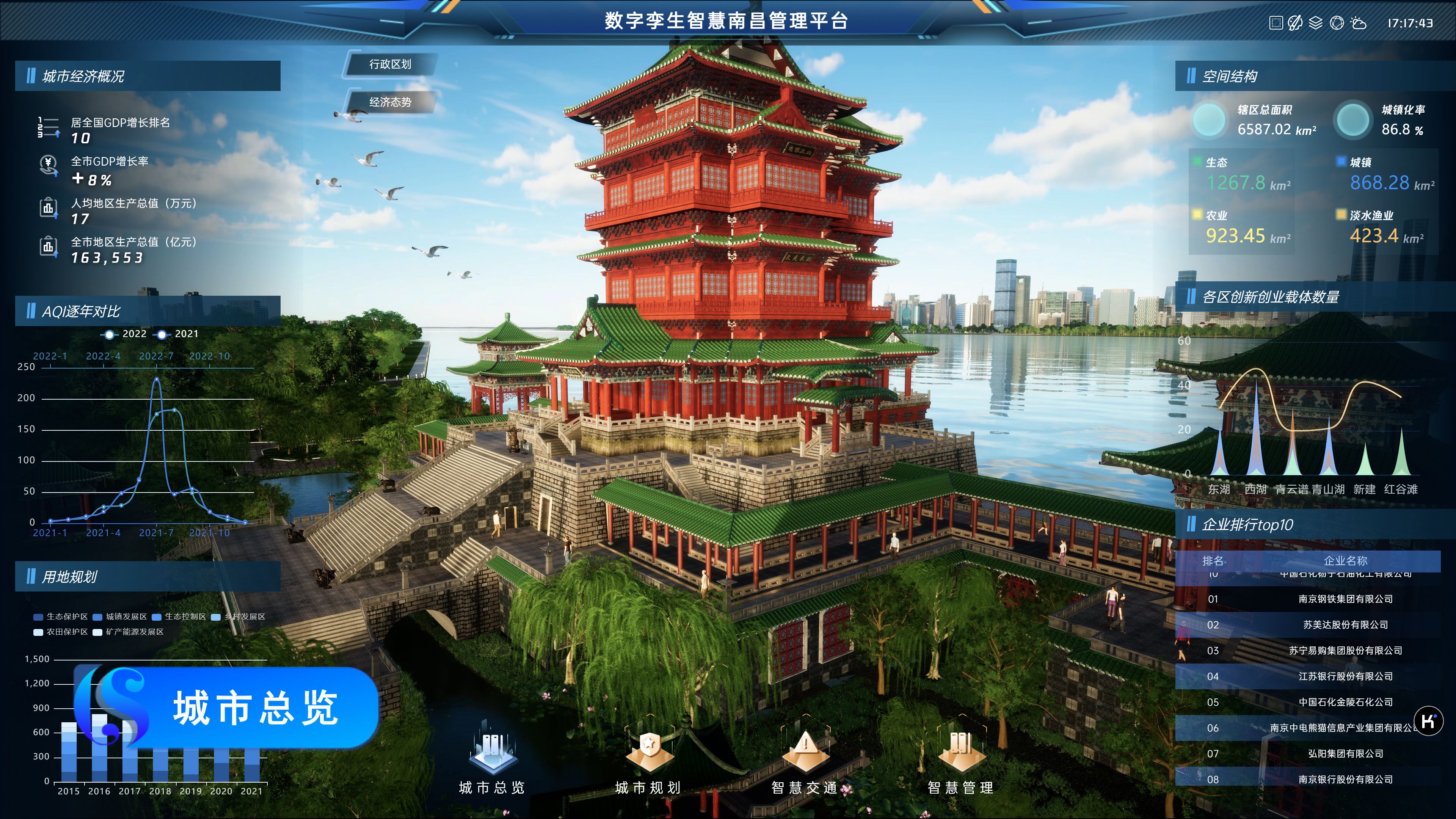The image size is (1456, 819).
Task: Open the sun-and-cloud weather control
Action: pyautogui.click(x=1358, y=23)
